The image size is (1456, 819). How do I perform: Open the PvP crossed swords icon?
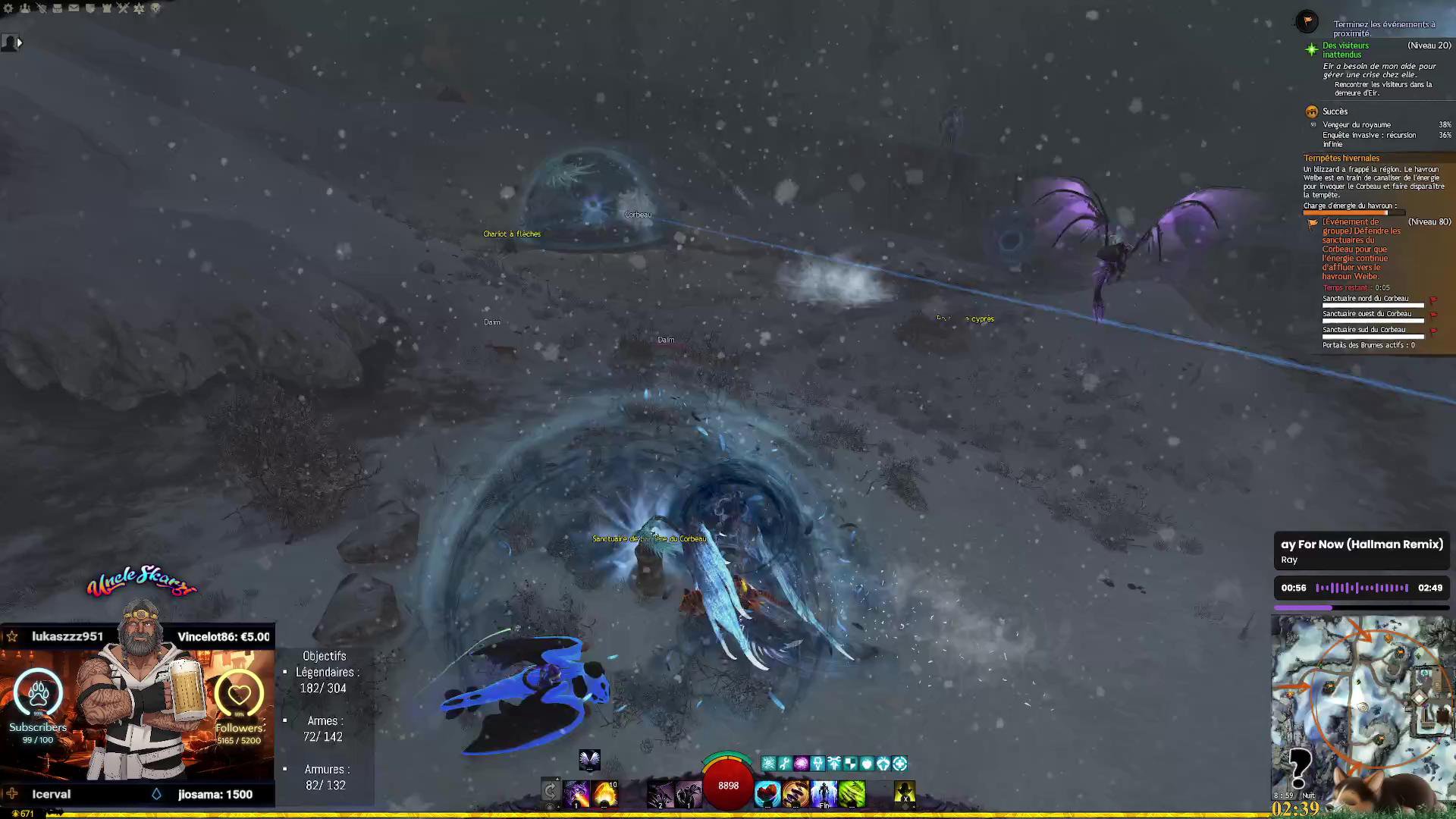point(123,8)
